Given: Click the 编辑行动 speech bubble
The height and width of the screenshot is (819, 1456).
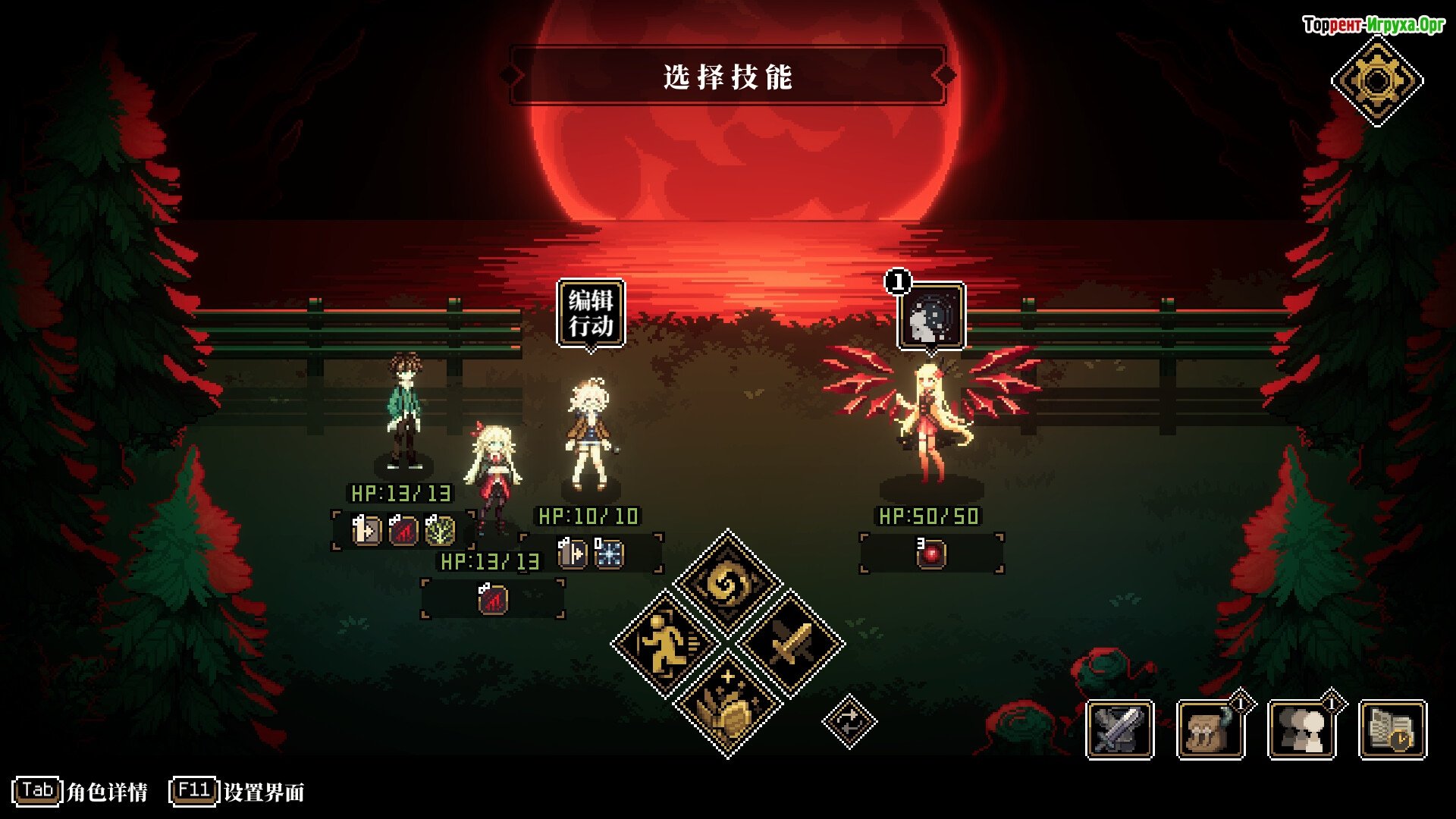Looking at the screenshot, I should click(x=591, y=313).
